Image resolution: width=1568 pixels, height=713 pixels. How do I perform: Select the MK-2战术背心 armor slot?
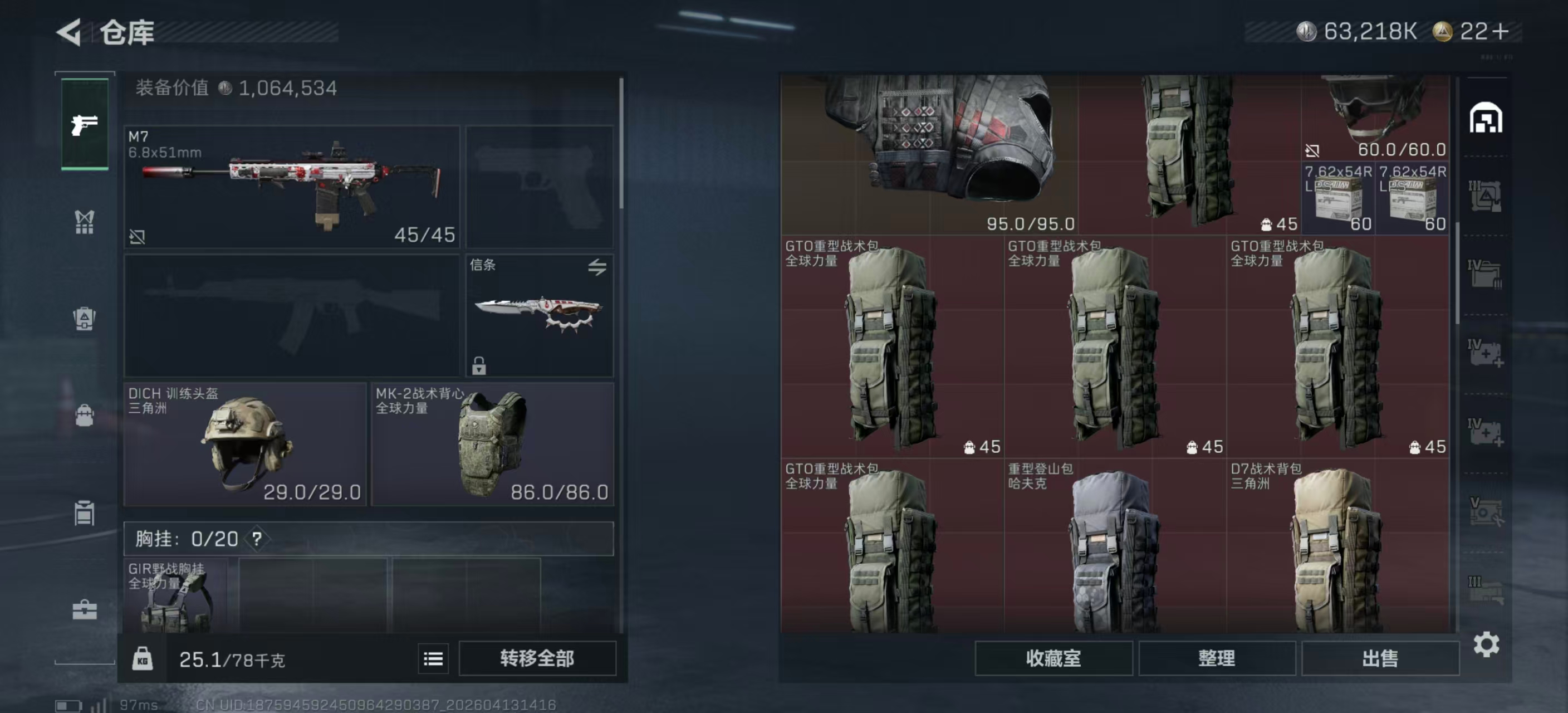[x=492, y=444]
